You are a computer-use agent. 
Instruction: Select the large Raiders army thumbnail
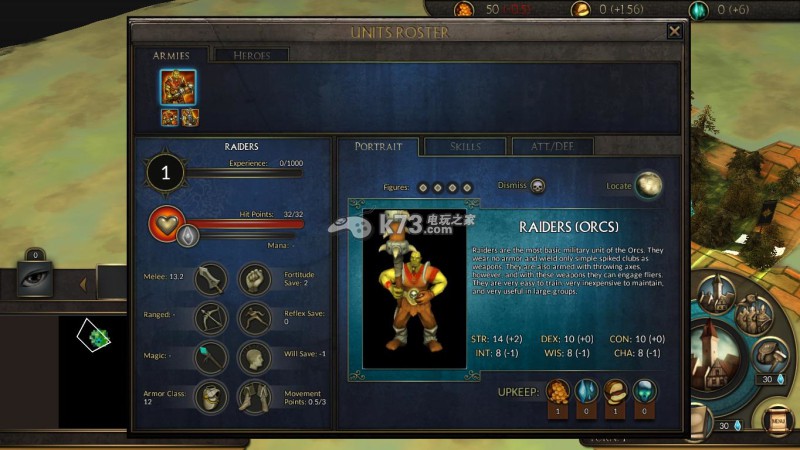[x=179, y=86]
